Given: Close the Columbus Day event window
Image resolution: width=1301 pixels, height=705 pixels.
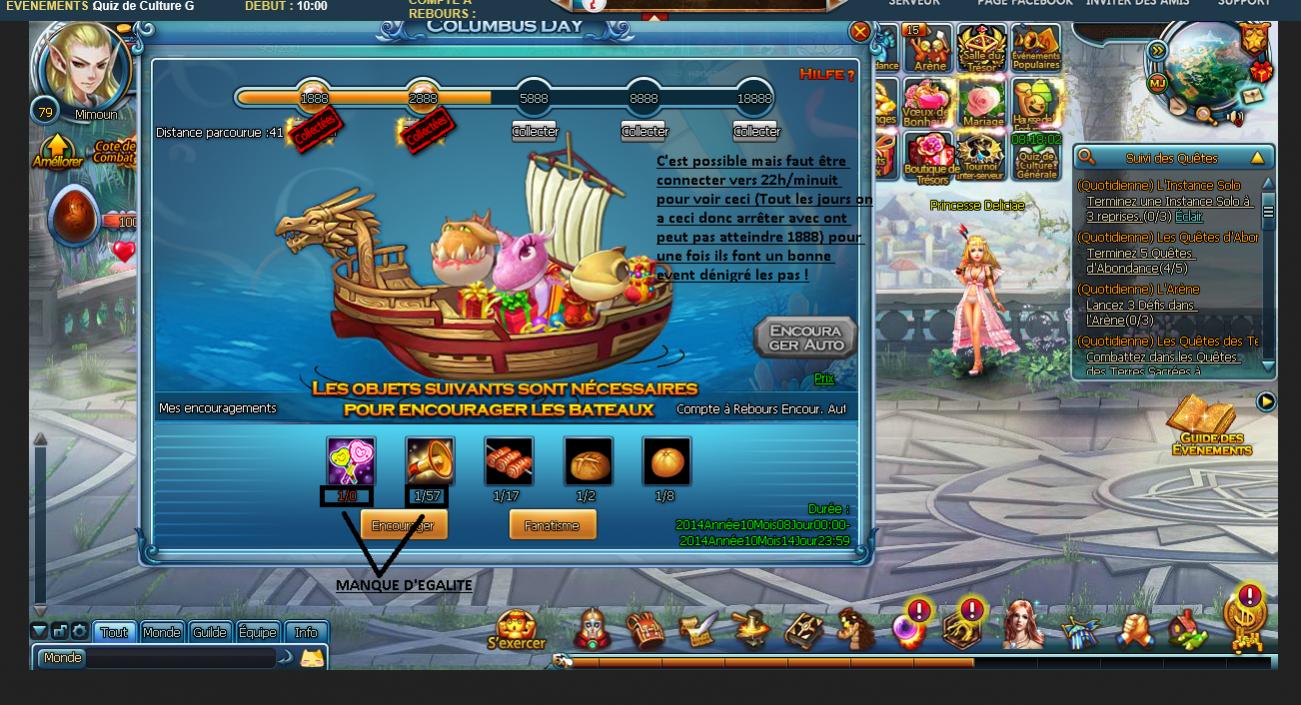Looking at the screenshot, I should pyautogui.click(x=859, y=32).
